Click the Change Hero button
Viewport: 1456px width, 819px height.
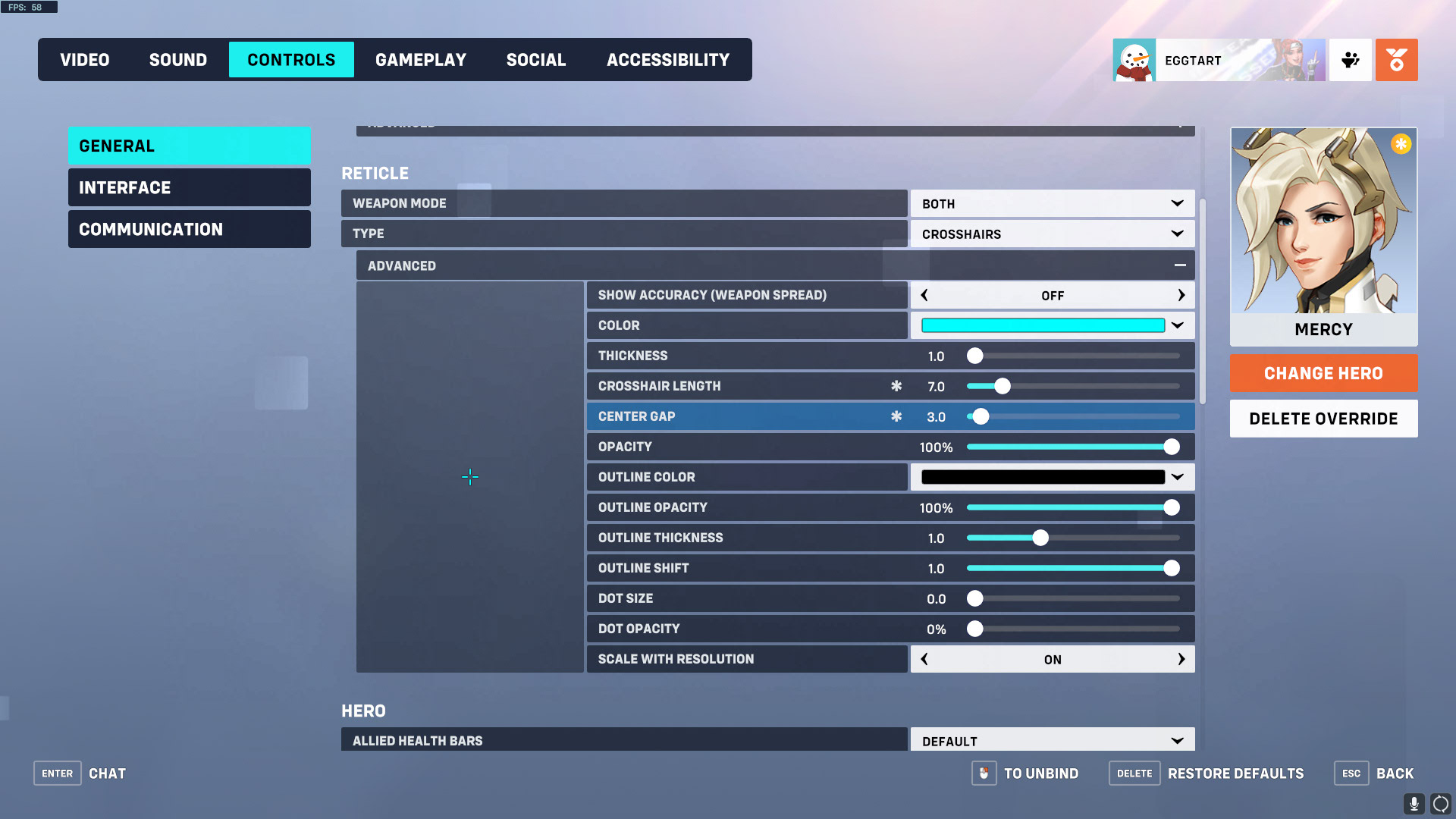click(x=1323, y=373)
